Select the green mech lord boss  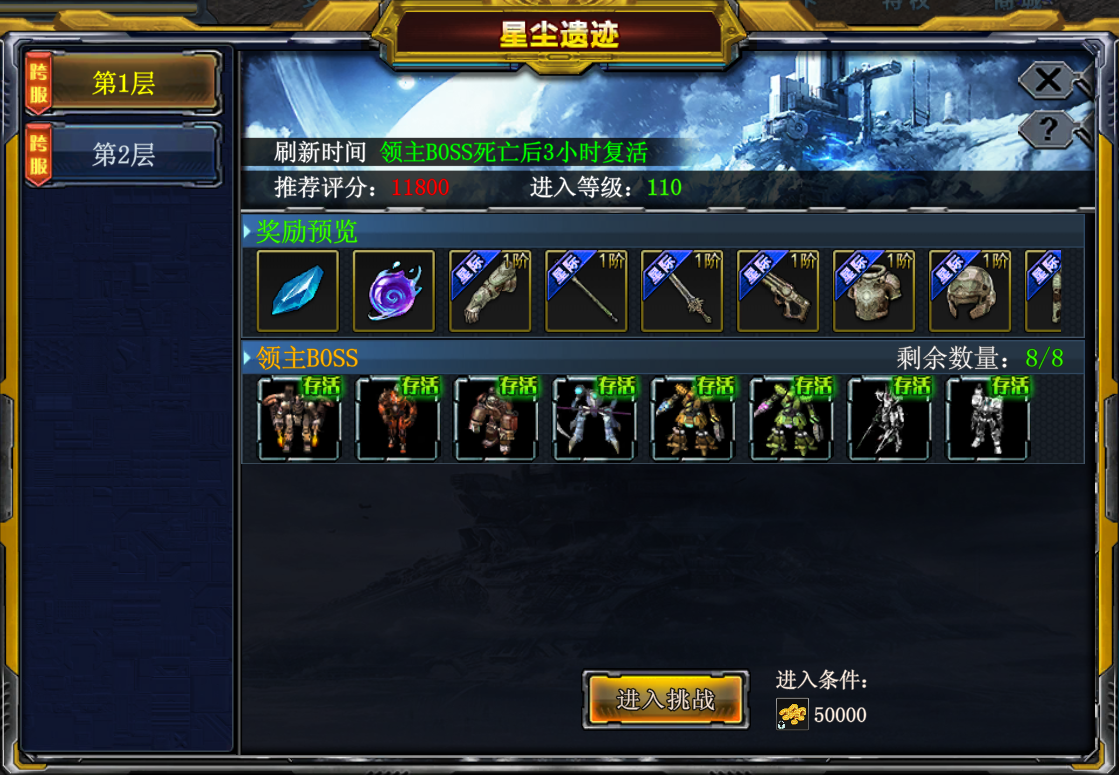[x=791, y=418]
